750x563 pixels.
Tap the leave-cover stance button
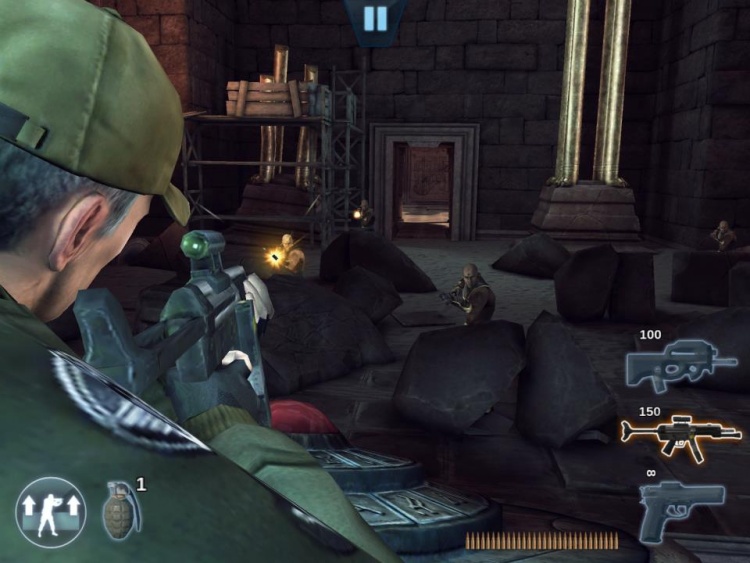tap(50, 511)
